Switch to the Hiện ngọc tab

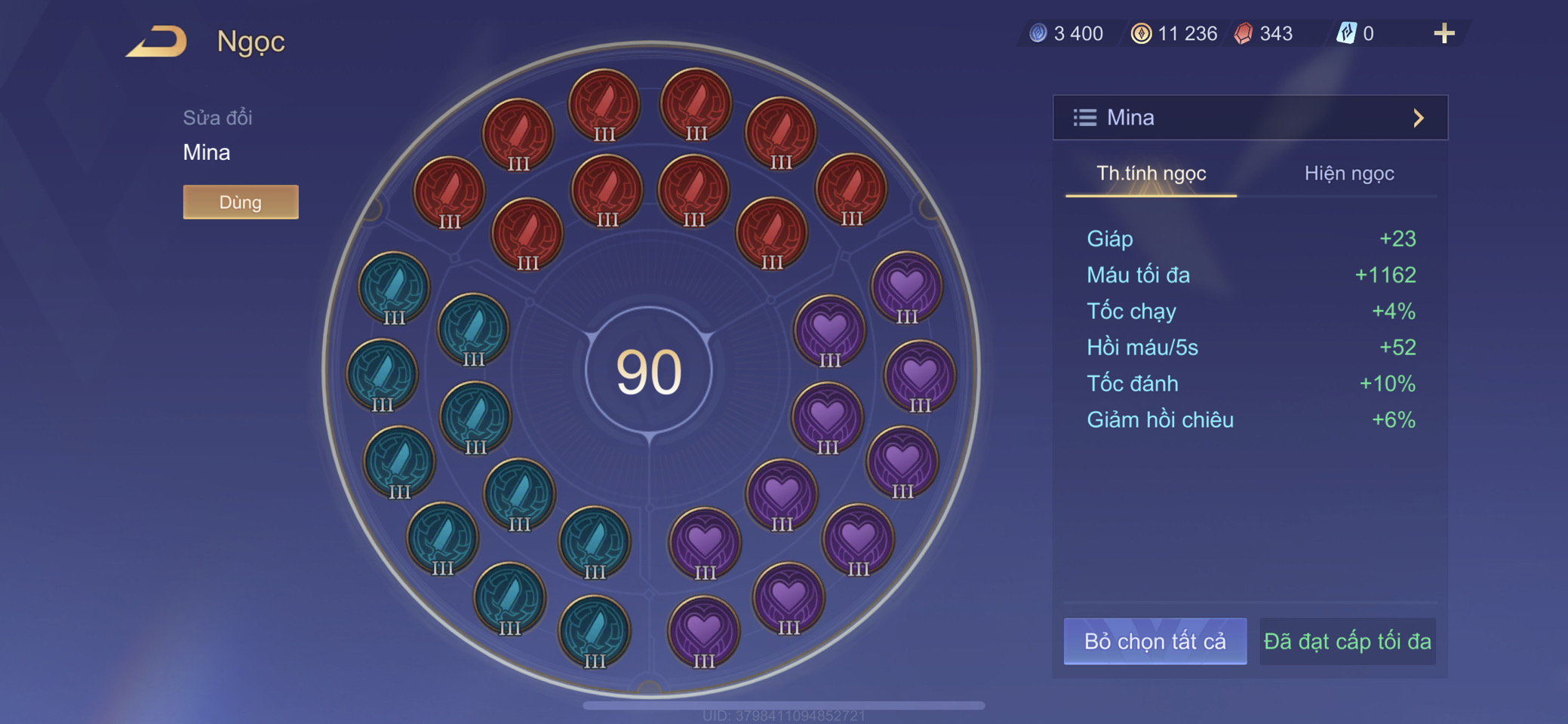coord(1348,173)
